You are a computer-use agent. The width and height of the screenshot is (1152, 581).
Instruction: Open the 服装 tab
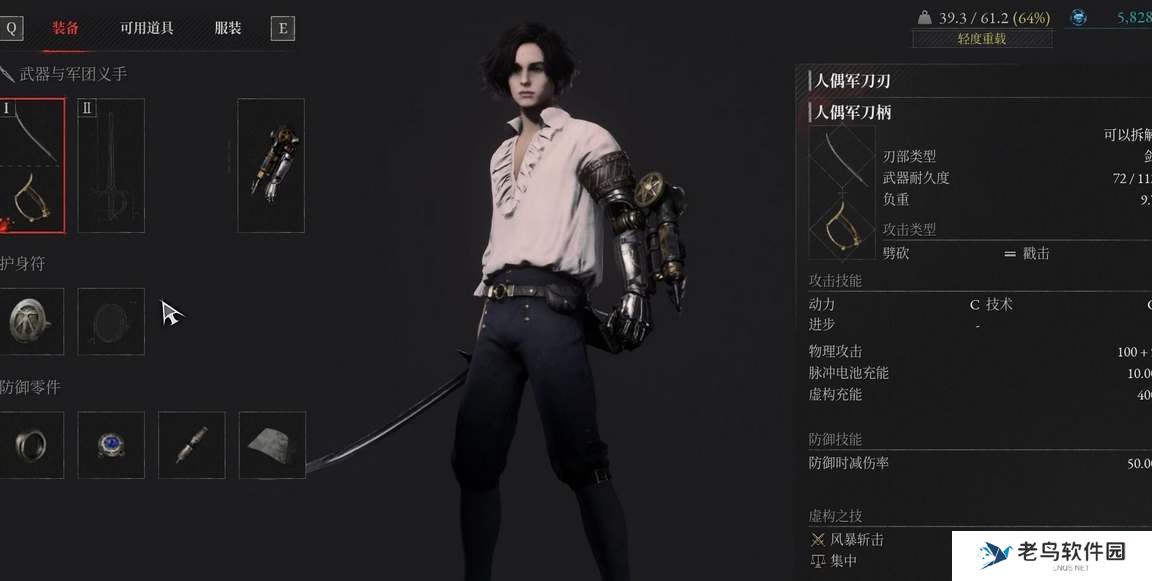229,28
